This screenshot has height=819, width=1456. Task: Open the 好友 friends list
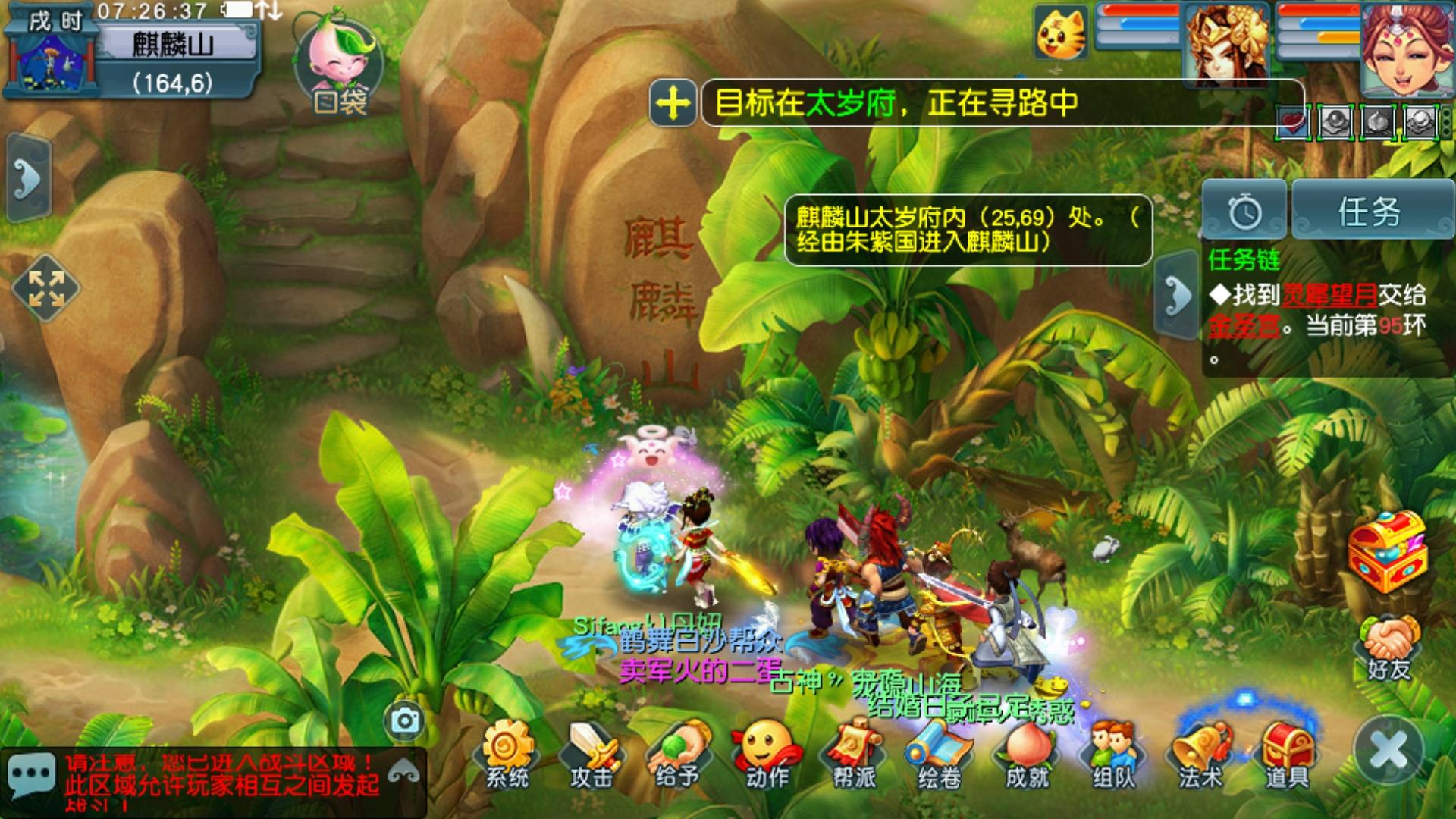tap(1389, 648)
